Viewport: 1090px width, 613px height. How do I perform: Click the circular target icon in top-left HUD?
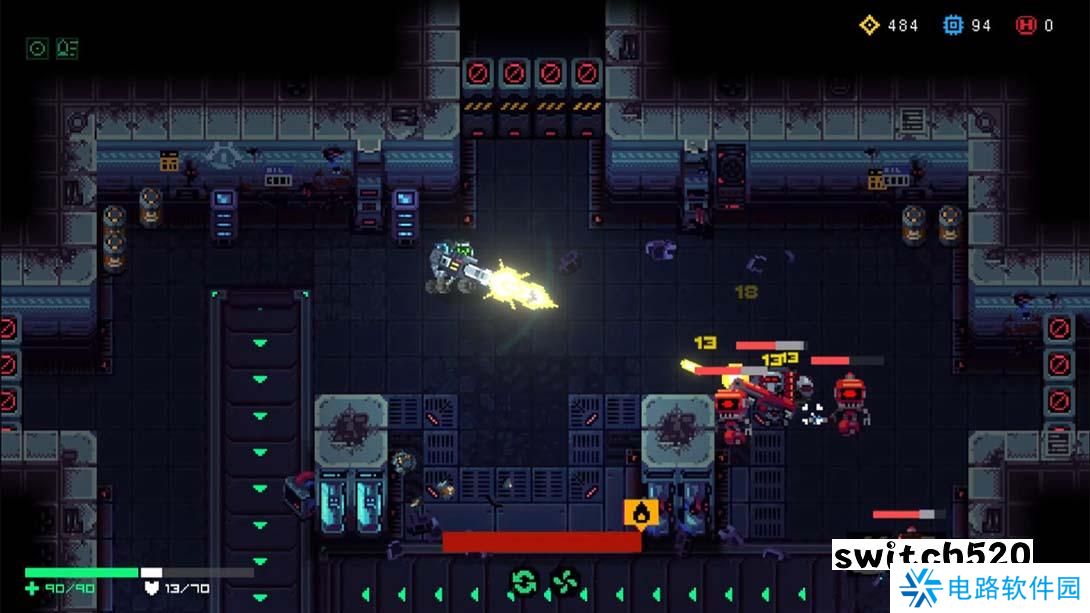point(38,48)
